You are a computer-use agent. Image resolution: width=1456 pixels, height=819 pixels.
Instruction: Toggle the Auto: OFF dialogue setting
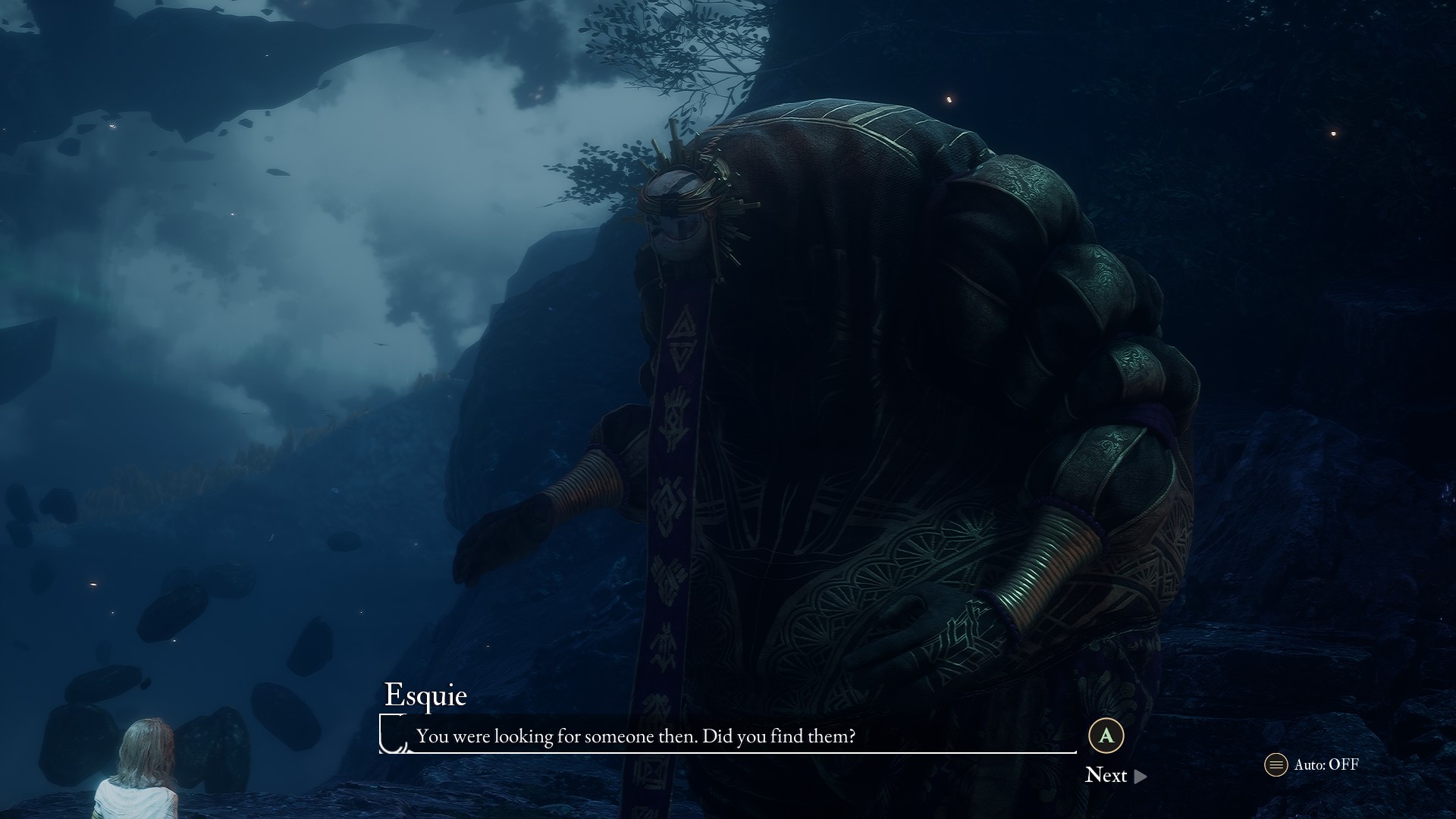click(x=1313, y=764)
